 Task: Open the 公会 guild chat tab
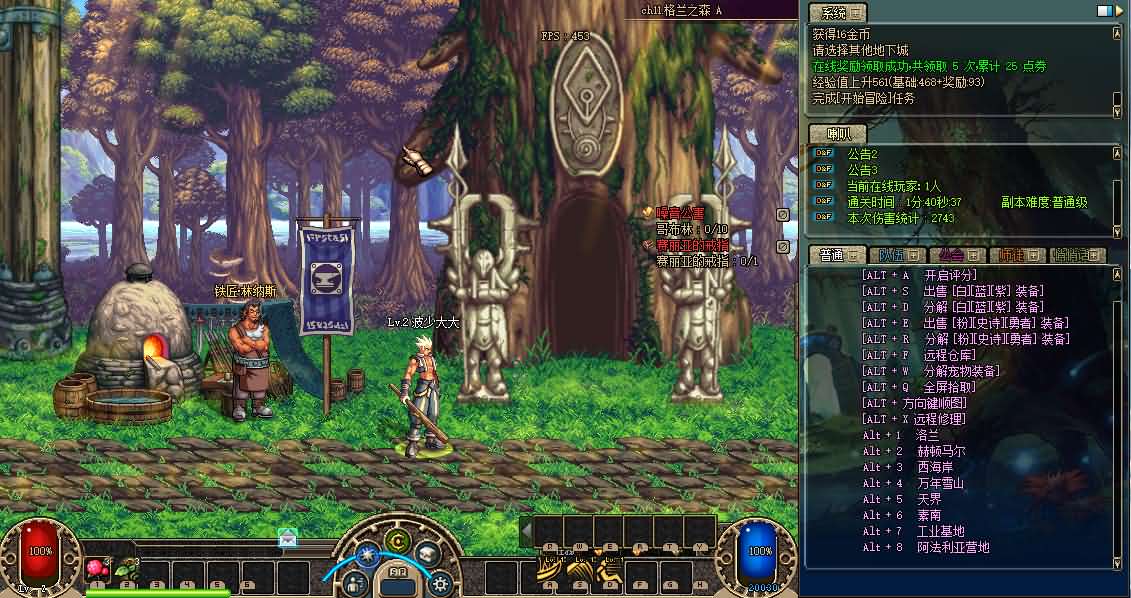[955, 256]
